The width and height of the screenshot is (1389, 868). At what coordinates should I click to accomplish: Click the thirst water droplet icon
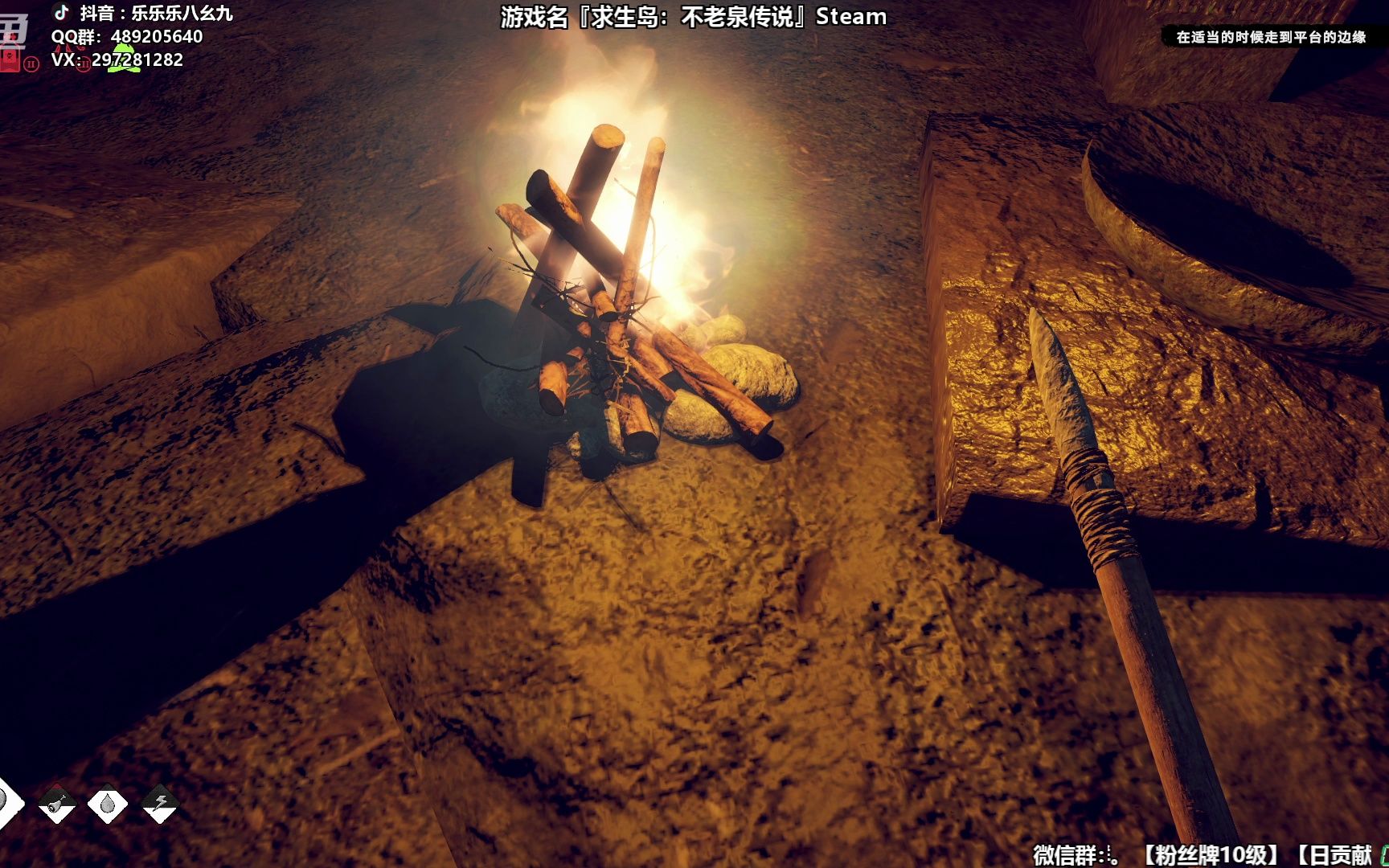(108, 803)
